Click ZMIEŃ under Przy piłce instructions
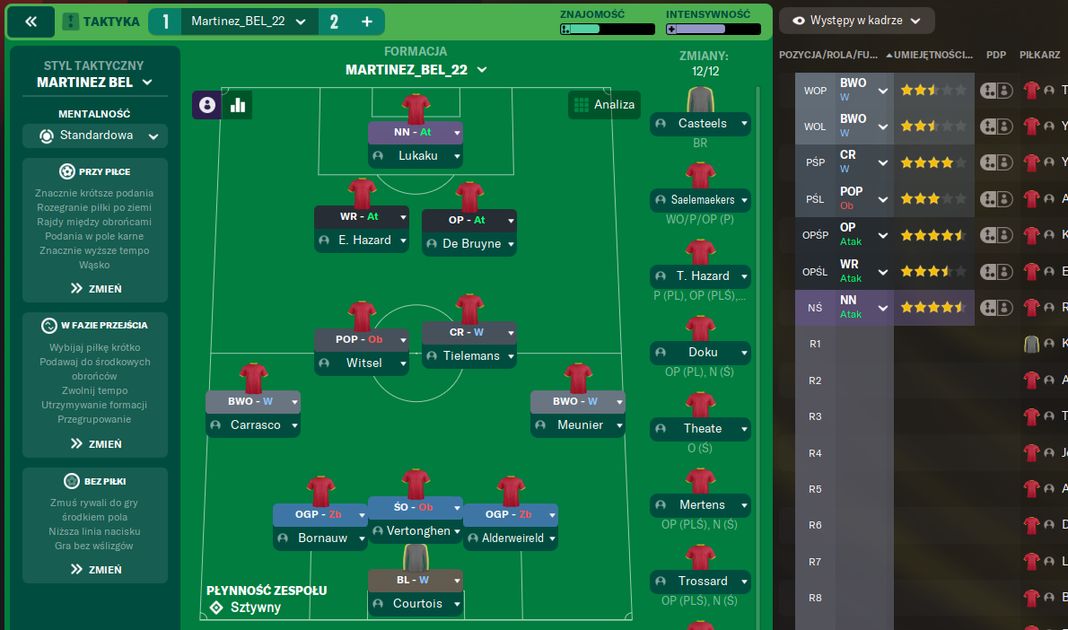 click(x=95, y=289)
